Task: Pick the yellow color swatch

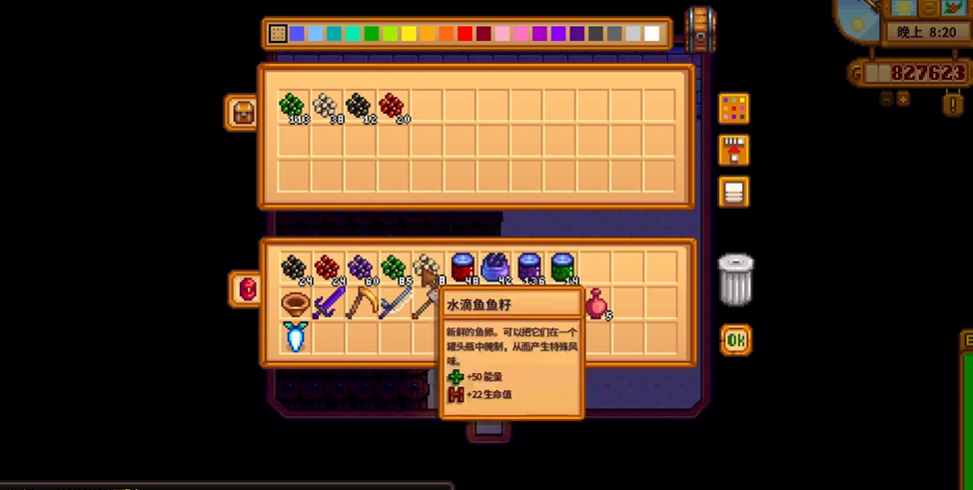Action: click(x=408, y=34)
